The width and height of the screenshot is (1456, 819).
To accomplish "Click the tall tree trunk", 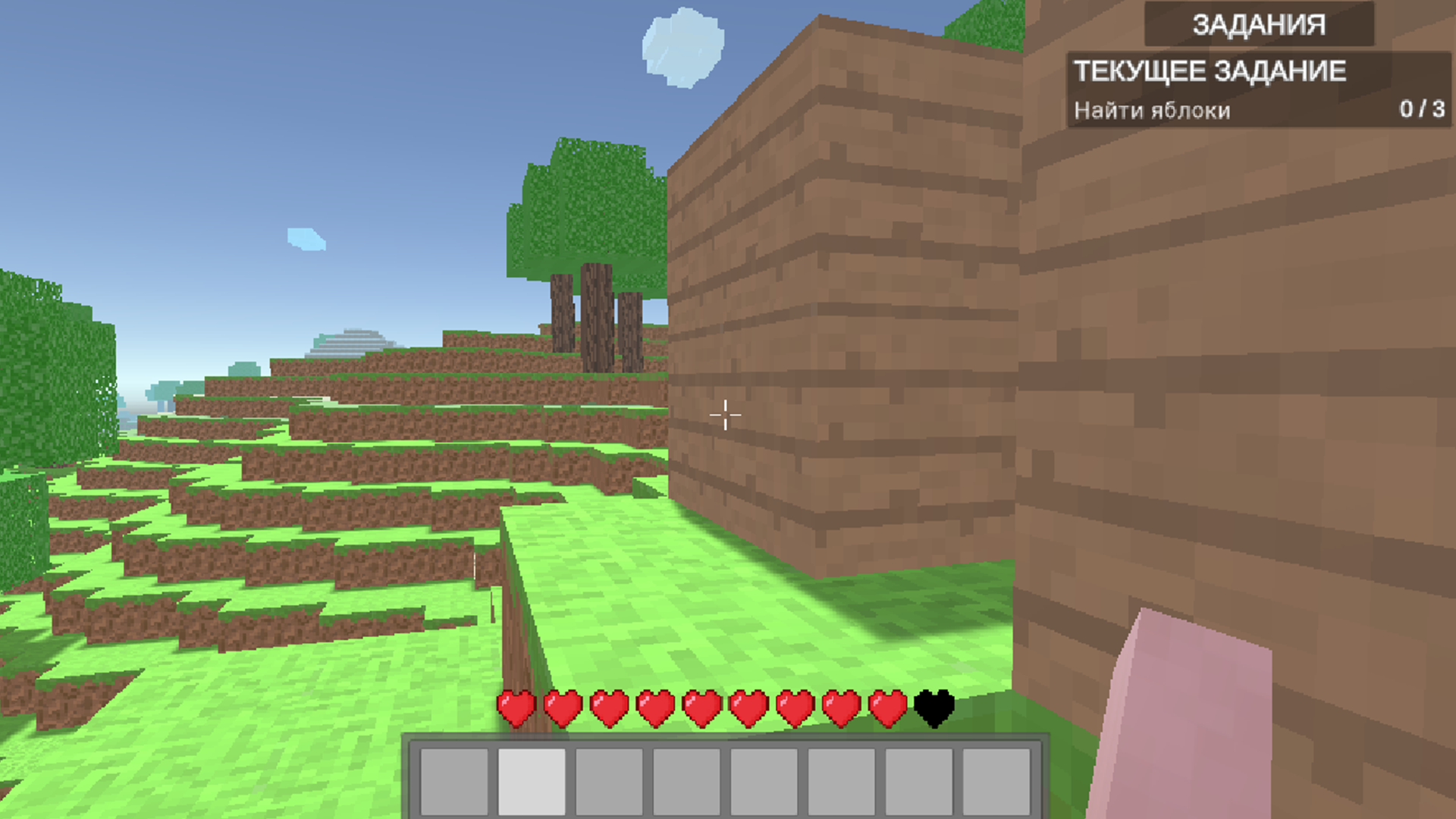I will click(x=595, y=318).
